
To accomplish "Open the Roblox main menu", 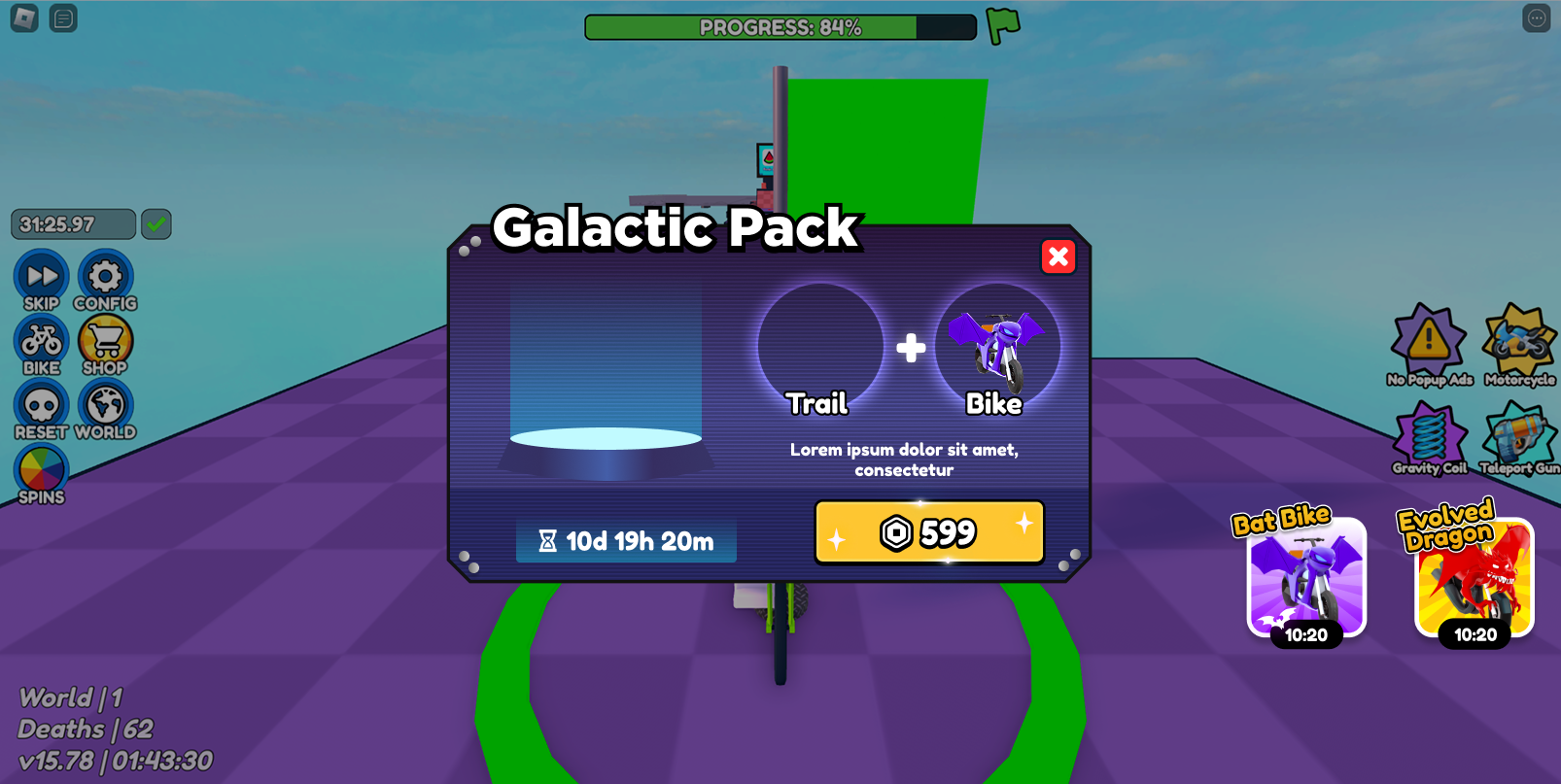I will 24,18.
